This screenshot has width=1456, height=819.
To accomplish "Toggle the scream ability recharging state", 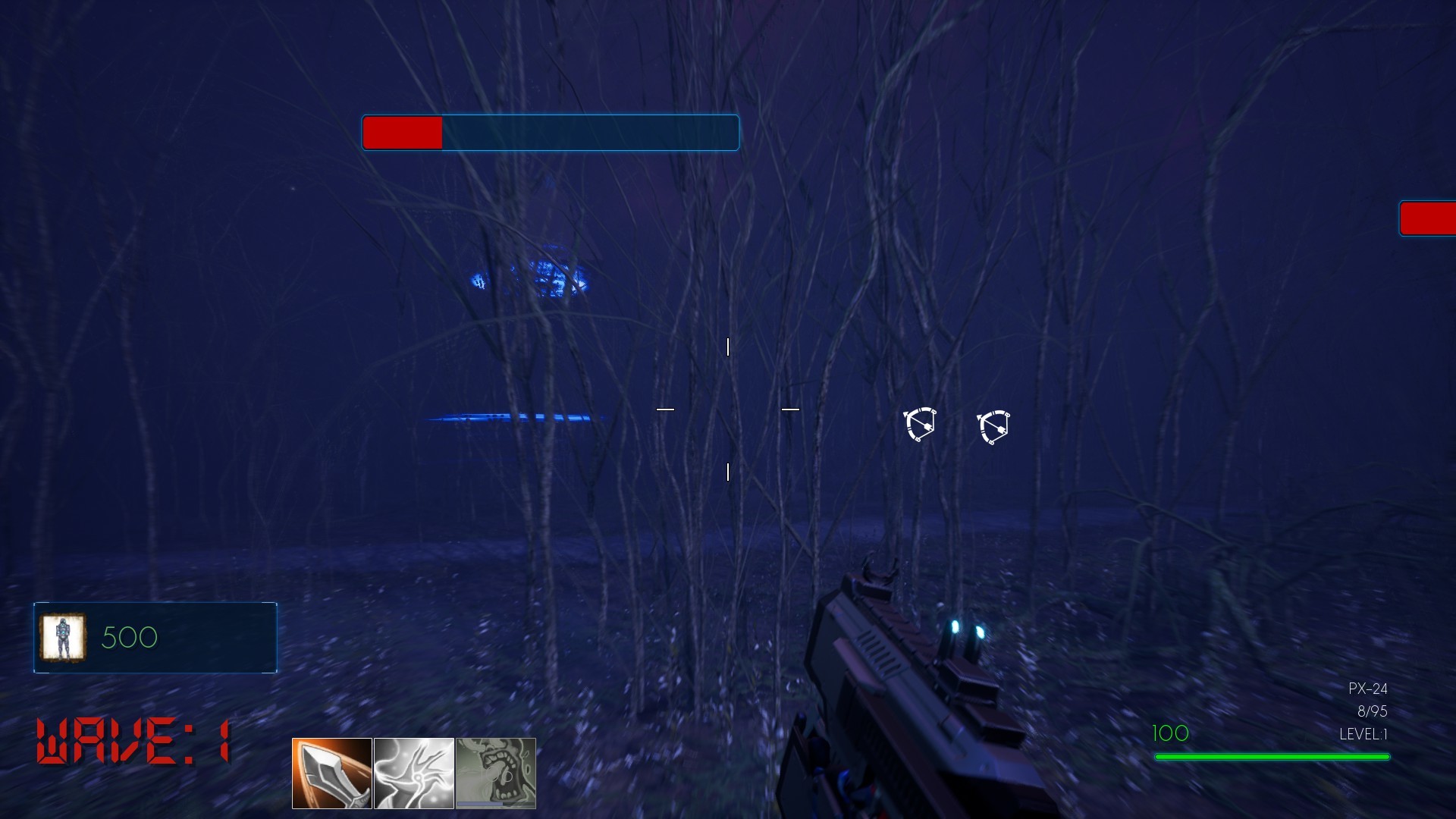I will coord(497,773).
